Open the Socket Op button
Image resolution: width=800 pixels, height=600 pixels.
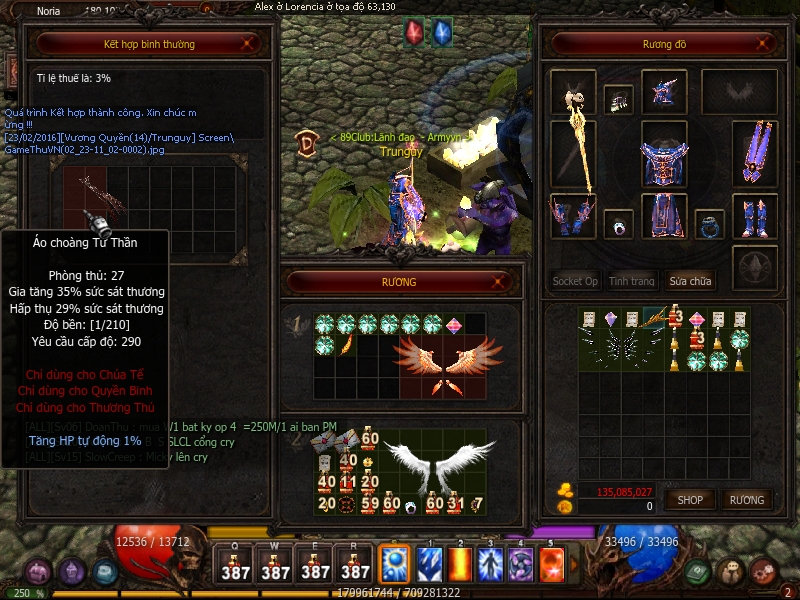click(x=575, y=281)
